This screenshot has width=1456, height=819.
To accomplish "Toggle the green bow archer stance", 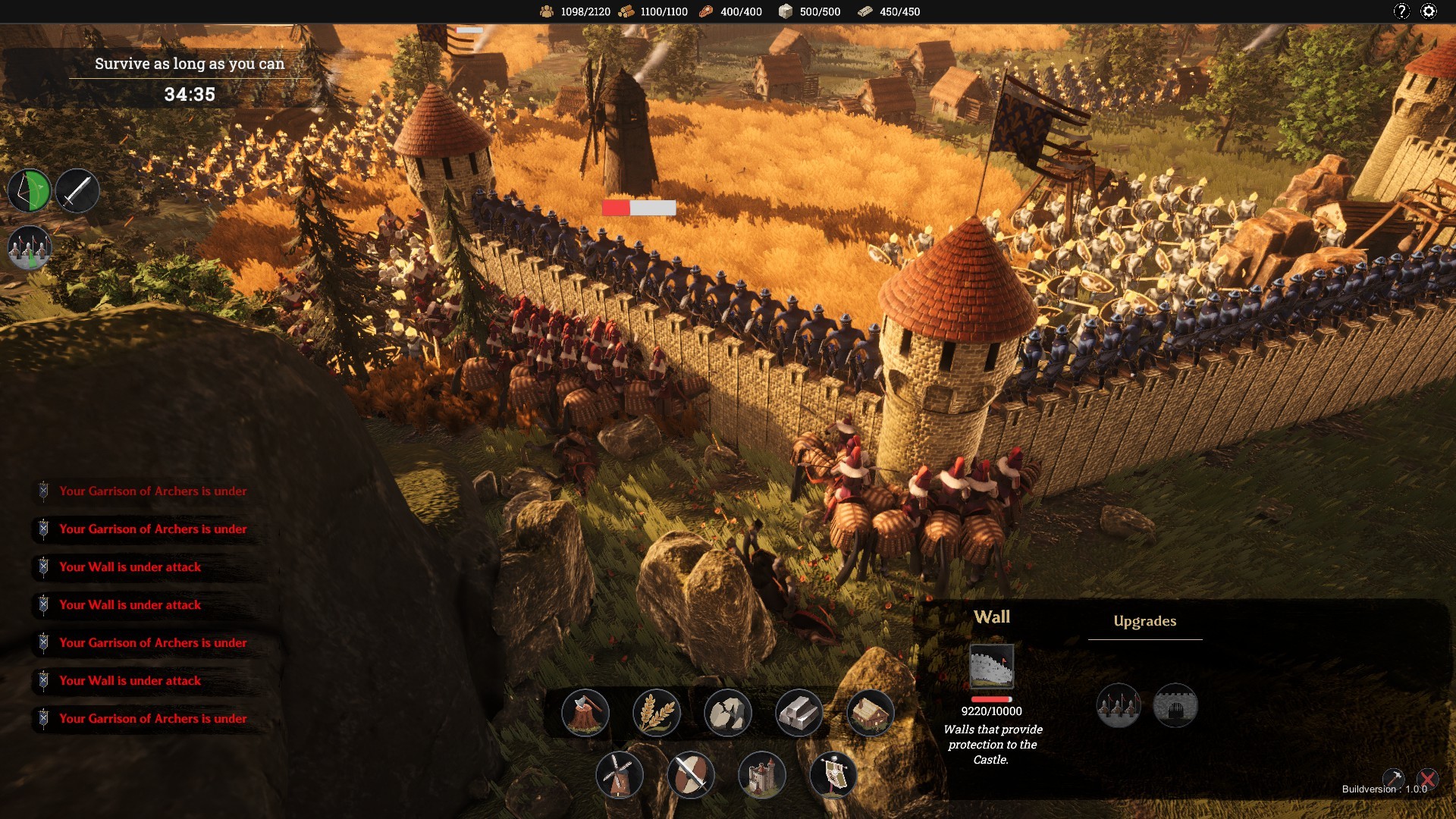I will click(31, 190).
